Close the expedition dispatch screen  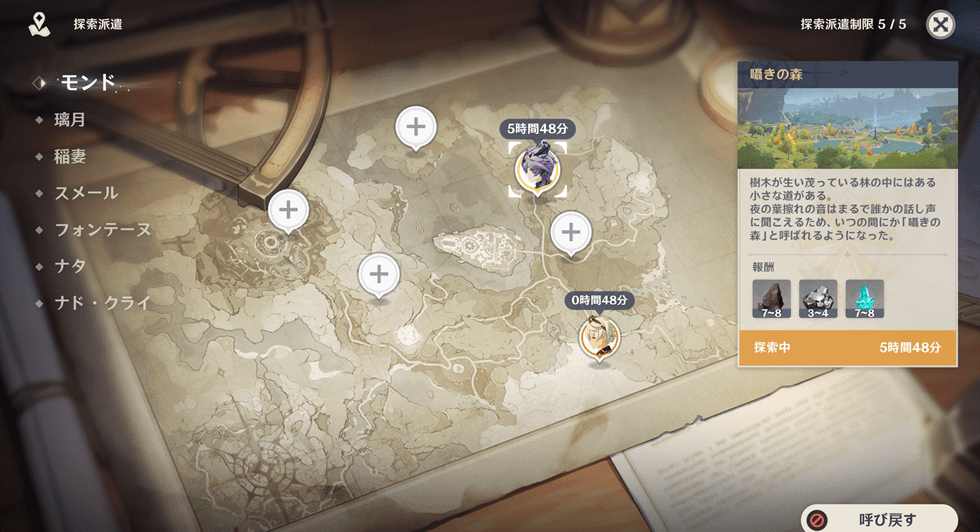pyautogui.click(x=940, y=25)
